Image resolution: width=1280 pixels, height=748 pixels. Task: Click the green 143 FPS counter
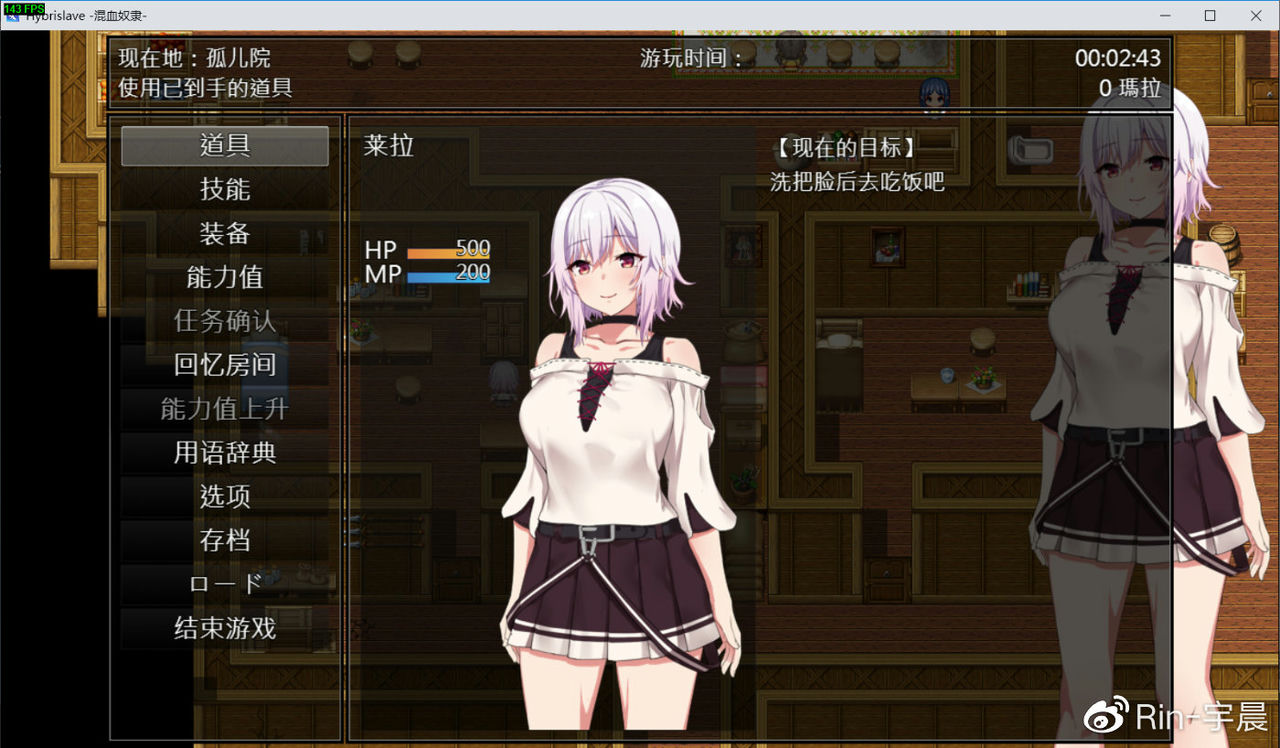coord(22,8)
